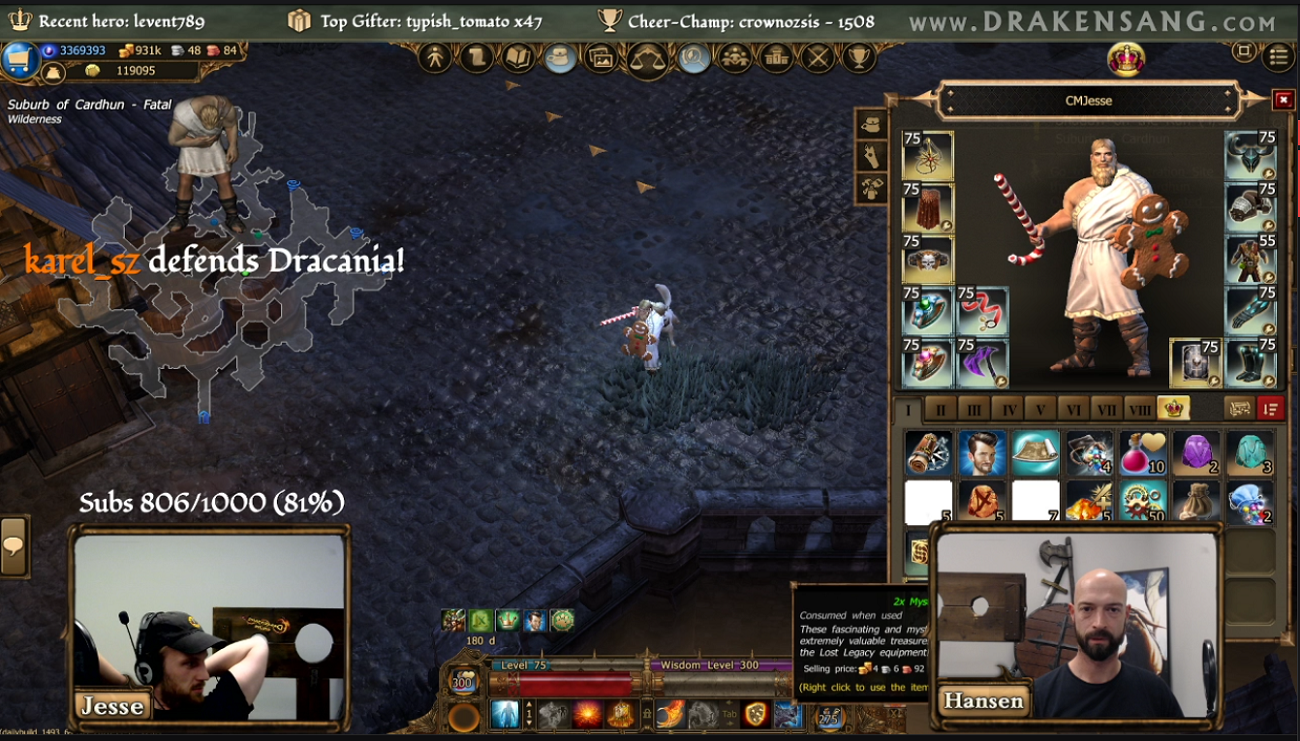This screenshot has height=741, width=1300.
Task: Open the trophy achievements icon
Action: pyautogui.click(x=858, y=58)
